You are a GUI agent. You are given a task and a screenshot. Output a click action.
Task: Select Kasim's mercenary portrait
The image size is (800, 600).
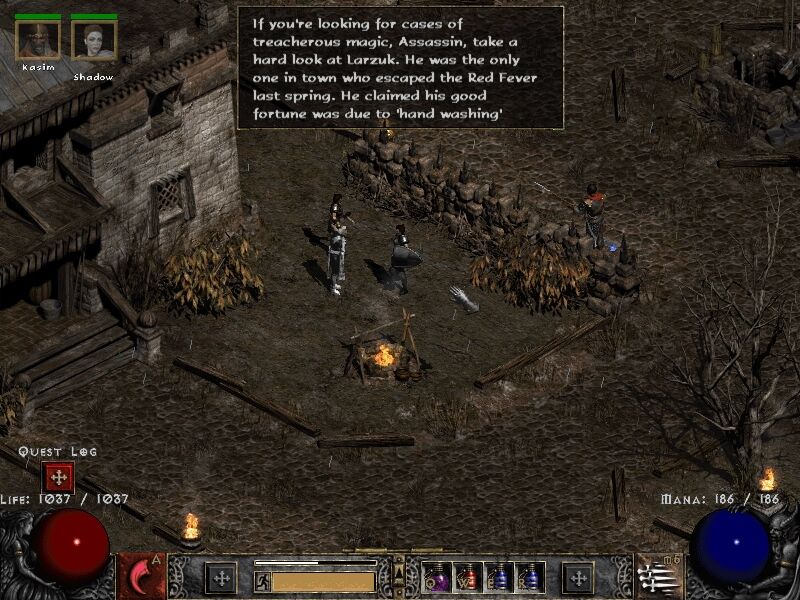pos(38,40)
